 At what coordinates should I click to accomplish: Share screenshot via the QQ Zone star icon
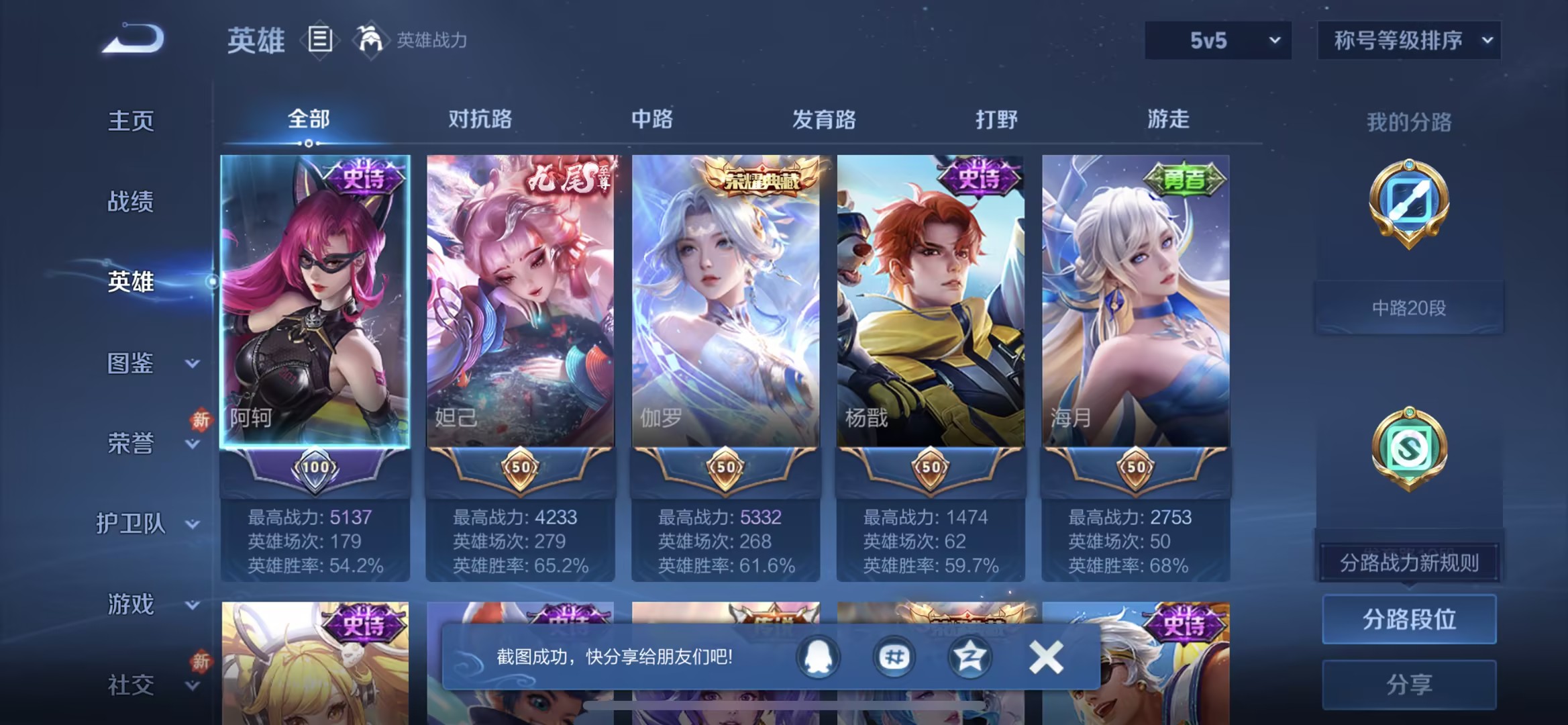coord(969,658)
